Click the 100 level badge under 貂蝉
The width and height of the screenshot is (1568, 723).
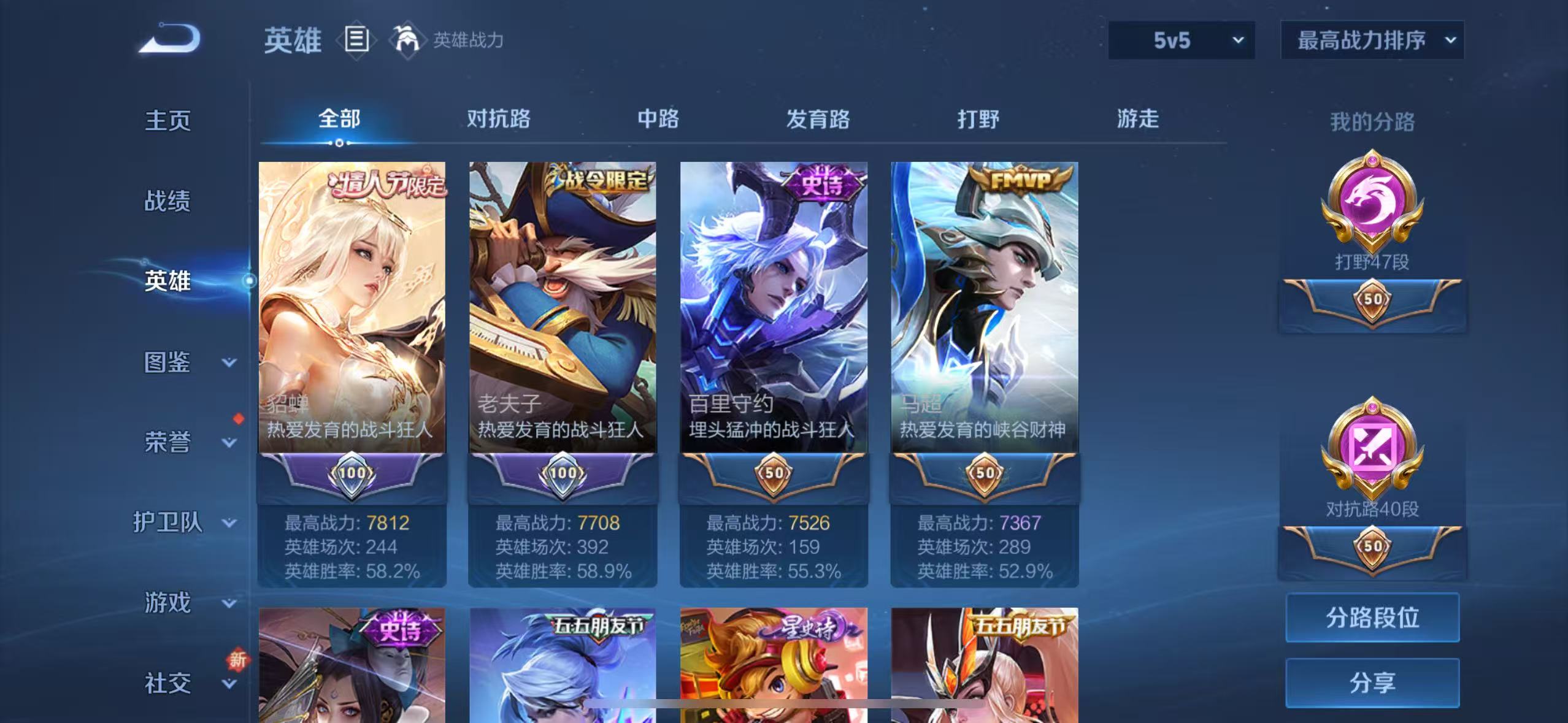[352, 473]
